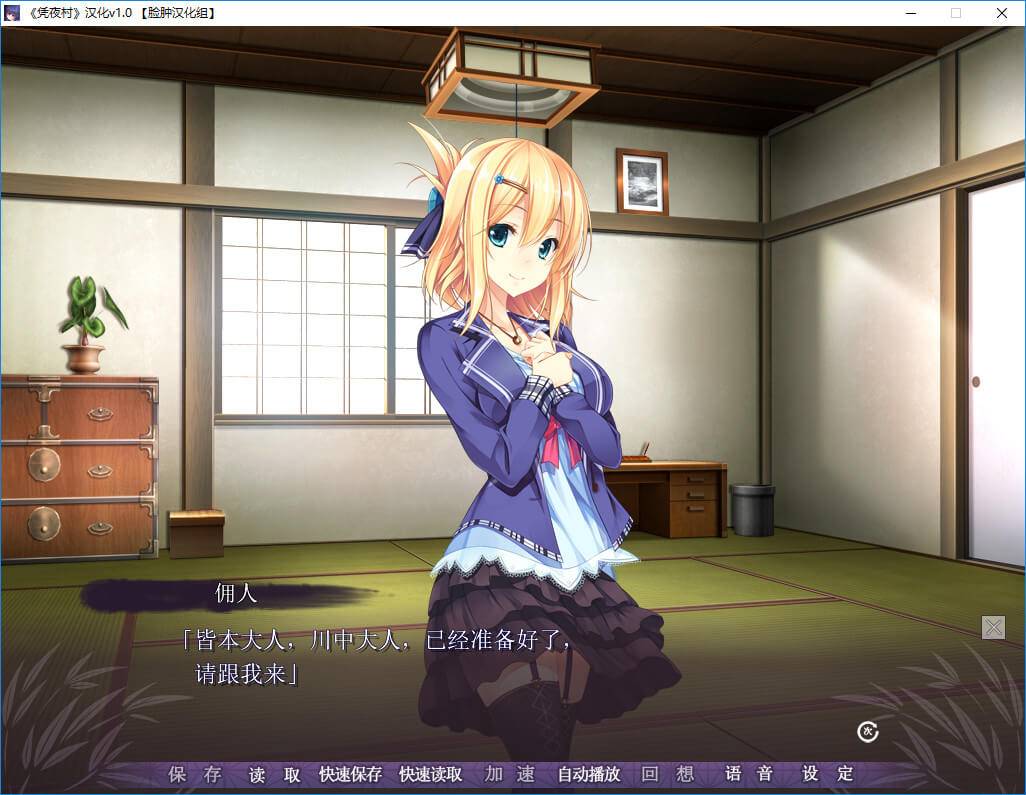Open the 保存 save menu
The image size is (1026, 795).
coord(195,774)
